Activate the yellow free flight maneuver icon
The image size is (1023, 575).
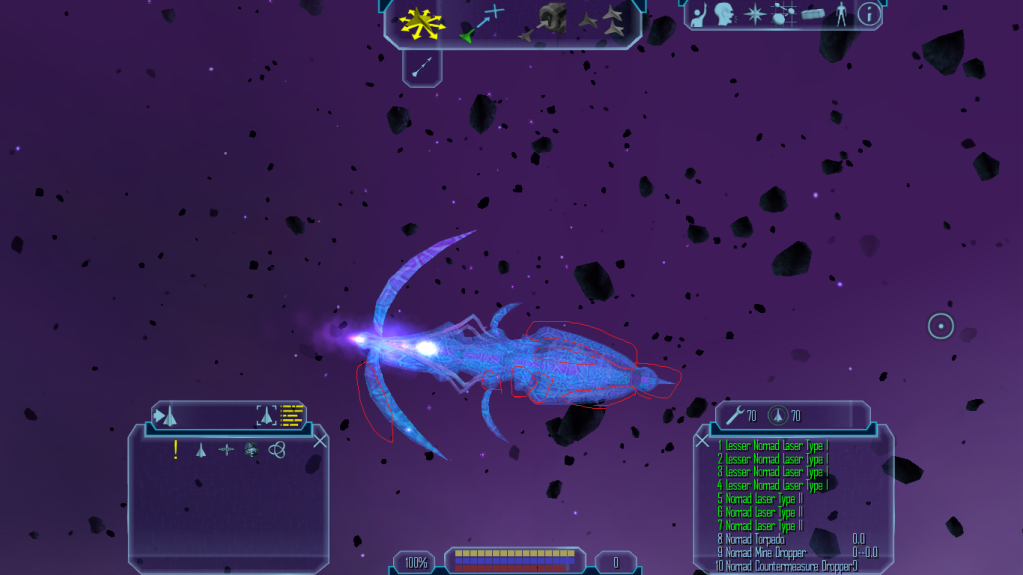click(422, 24)
